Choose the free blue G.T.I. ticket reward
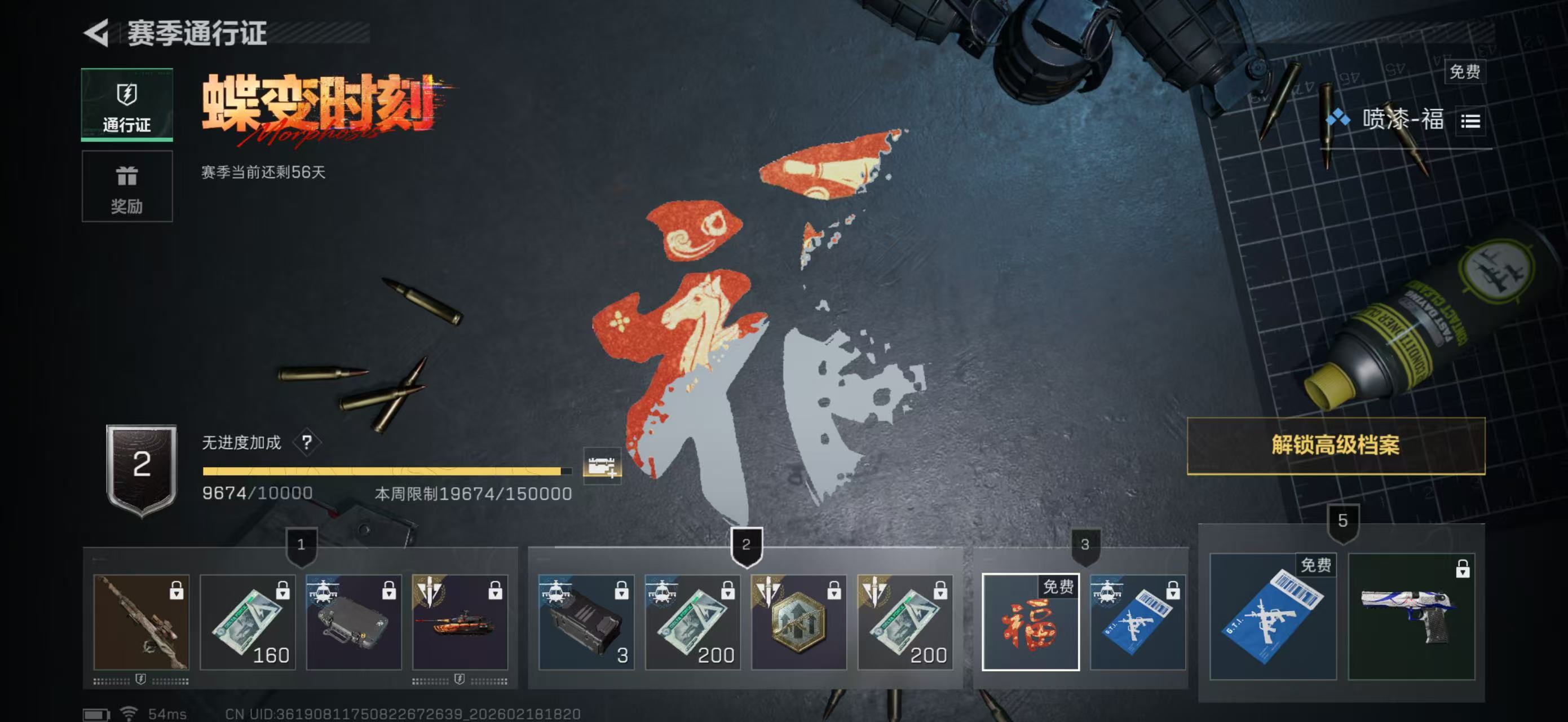1568x722 pixels. 1273,616
